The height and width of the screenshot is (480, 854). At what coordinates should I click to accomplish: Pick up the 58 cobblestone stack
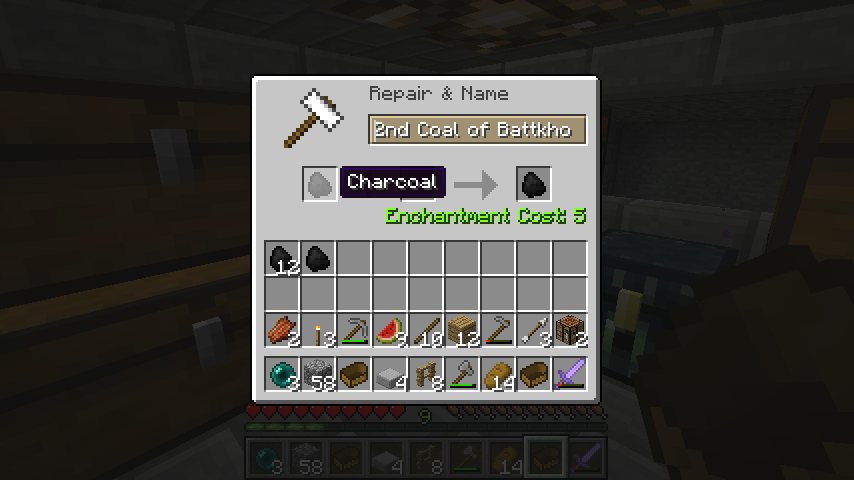tap(318, 375)
